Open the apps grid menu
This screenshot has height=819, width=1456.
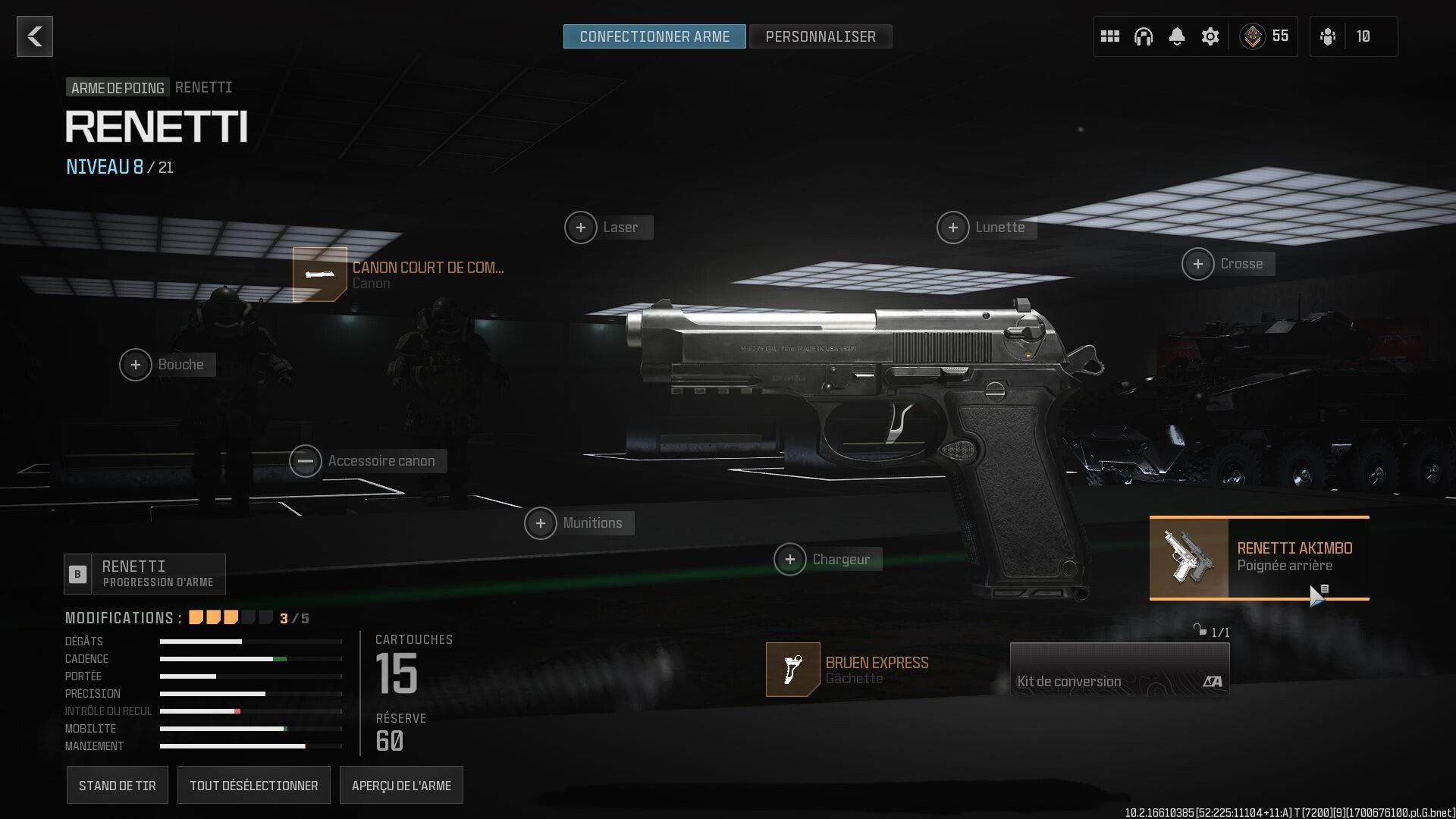[x=1110, y=36]
